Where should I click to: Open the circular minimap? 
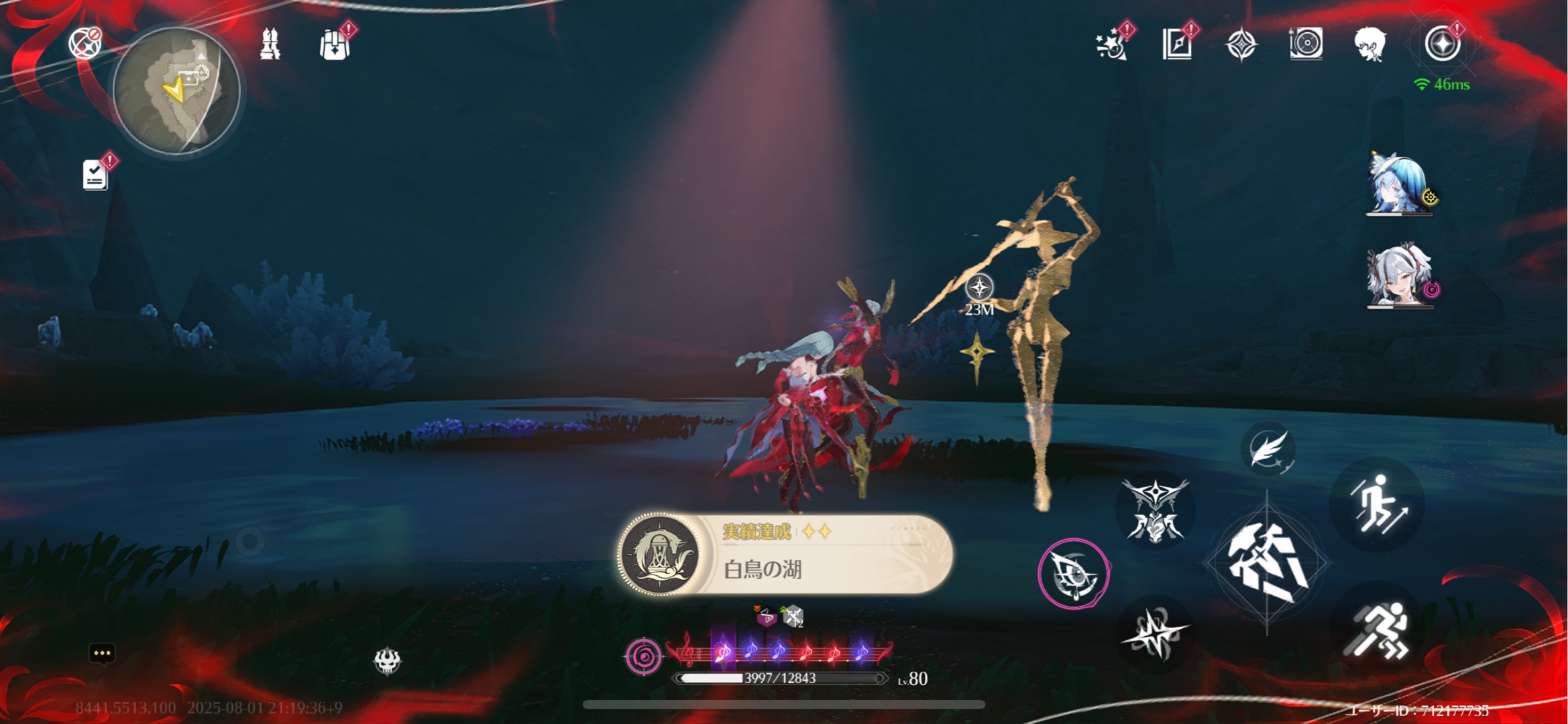click(x=176, y=90)
